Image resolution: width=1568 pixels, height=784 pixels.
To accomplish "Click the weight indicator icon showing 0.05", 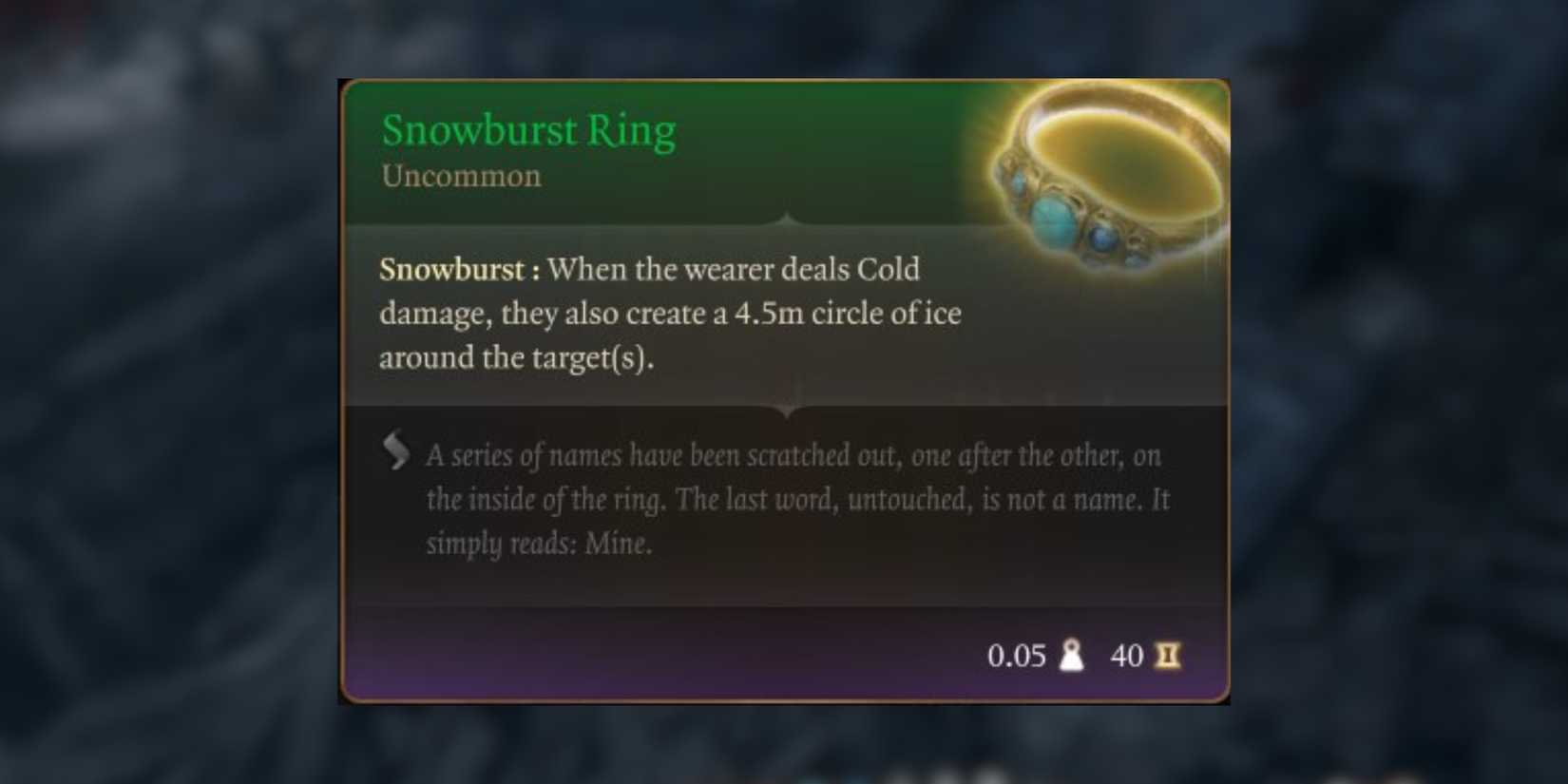I will (1072, 656).
